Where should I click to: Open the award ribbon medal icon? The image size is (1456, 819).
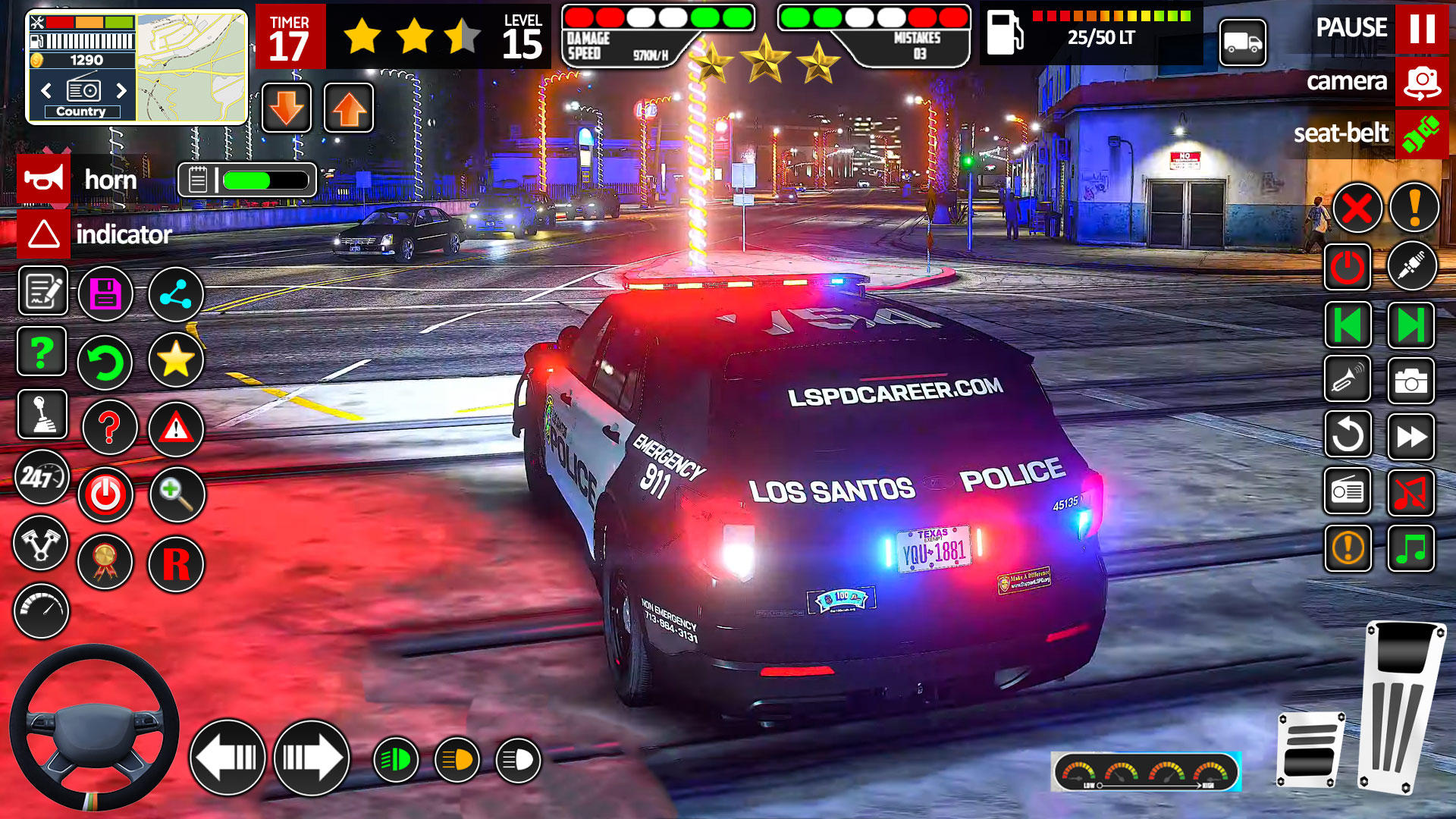(105, 561)
